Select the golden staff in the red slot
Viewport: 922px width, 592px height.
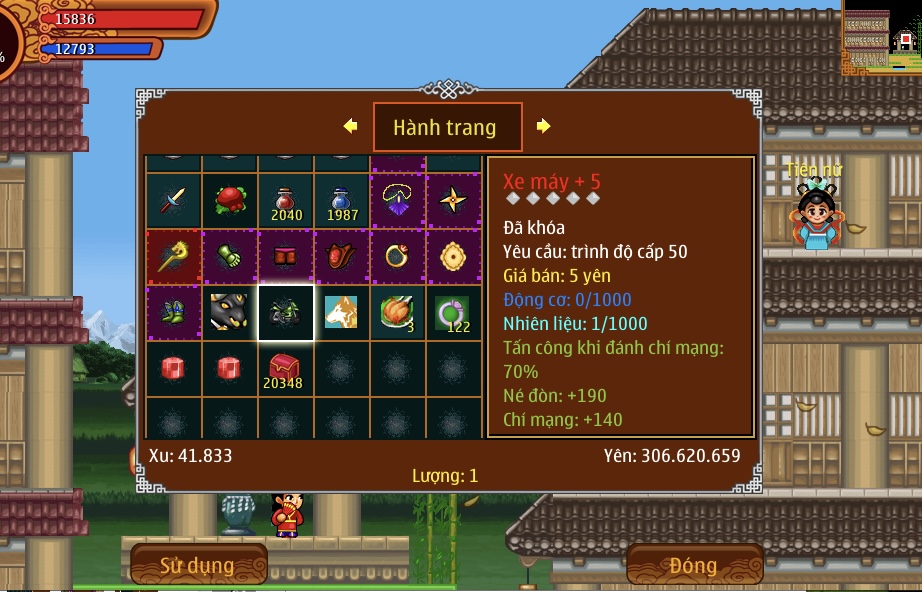(x=174, y=257)
